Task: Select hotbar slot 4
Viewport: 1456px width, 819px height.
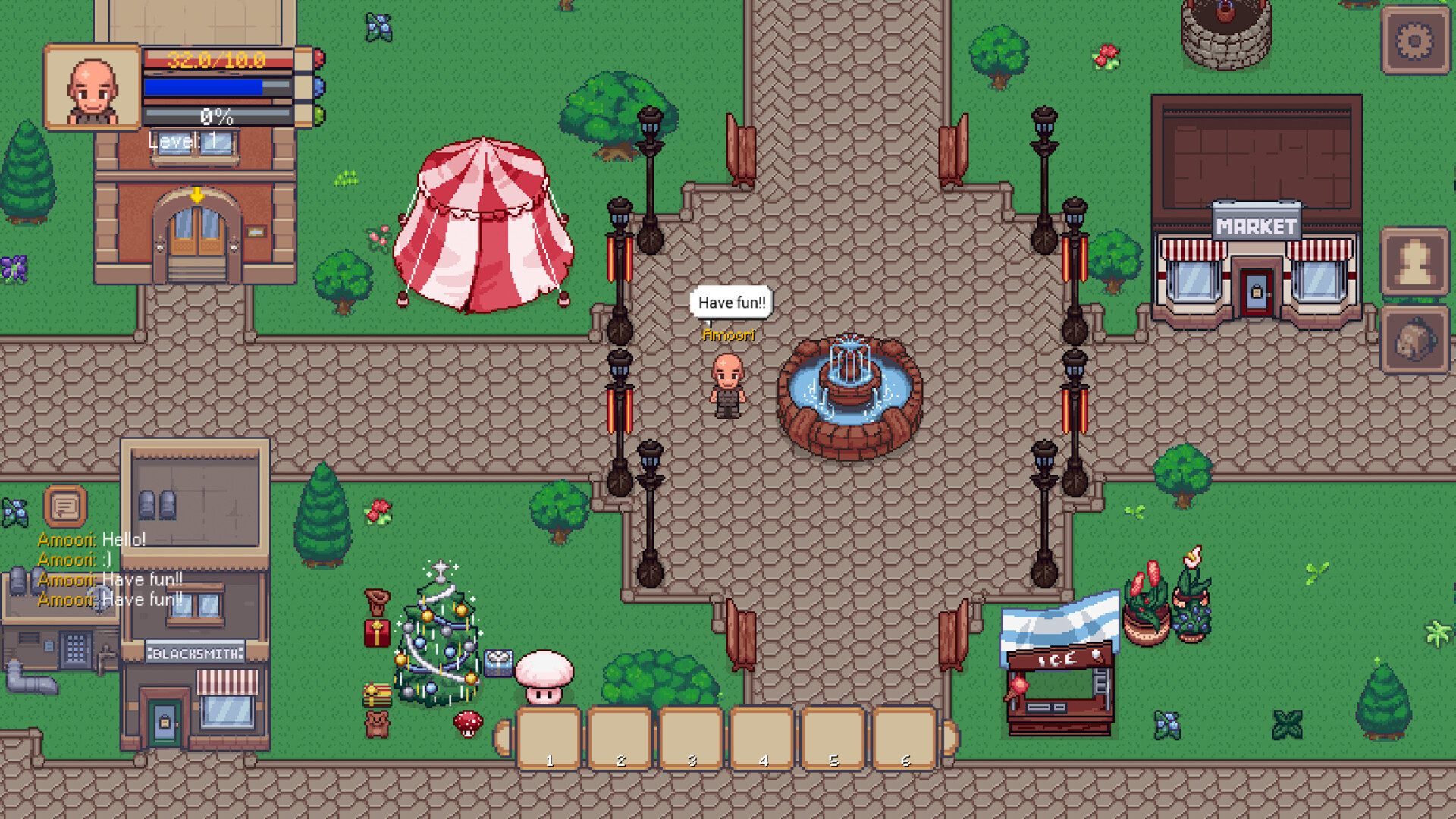Action: pyautogui.click(x=764, y=739)
